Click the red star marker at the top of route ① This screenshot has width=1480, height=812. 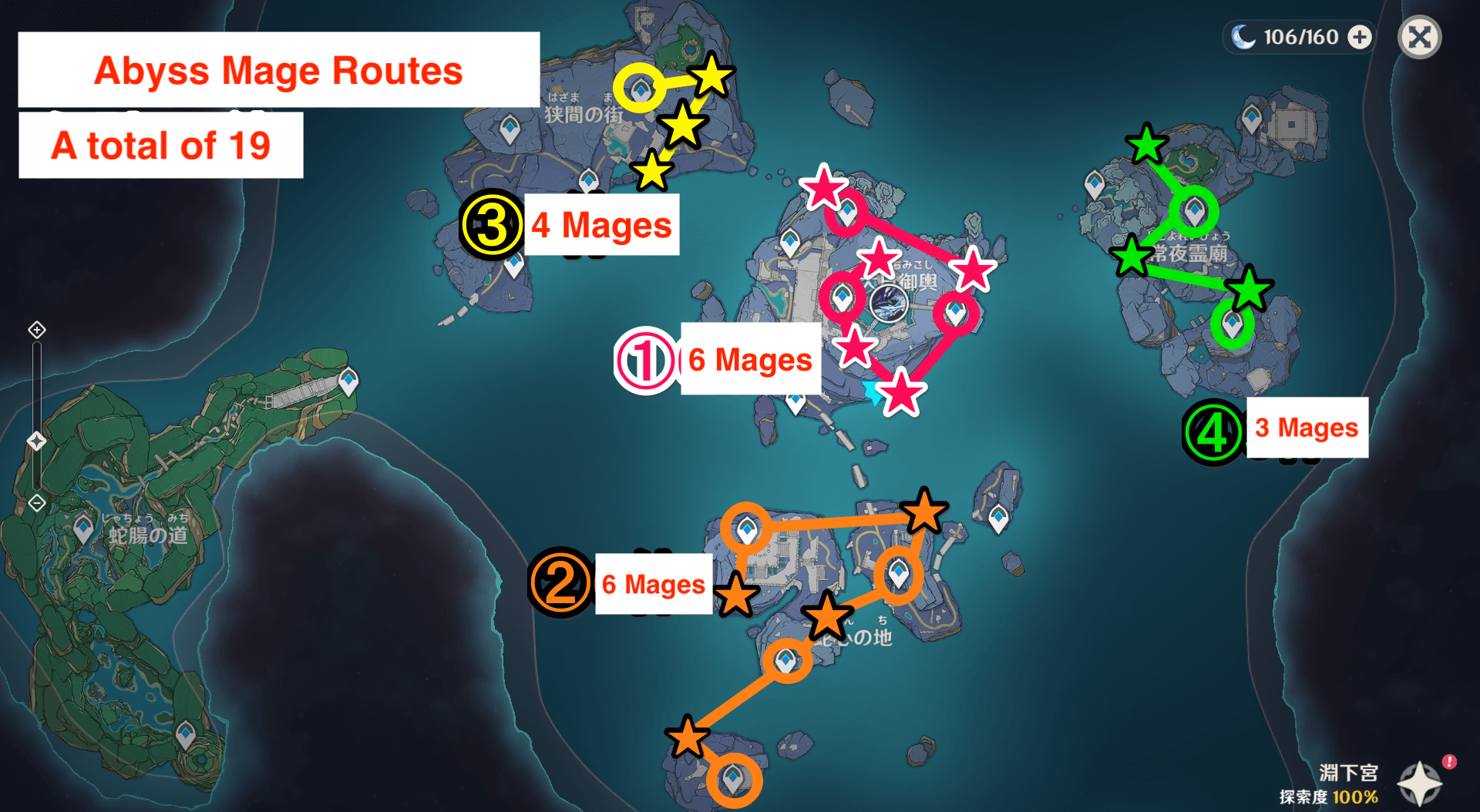click(824, 187)
